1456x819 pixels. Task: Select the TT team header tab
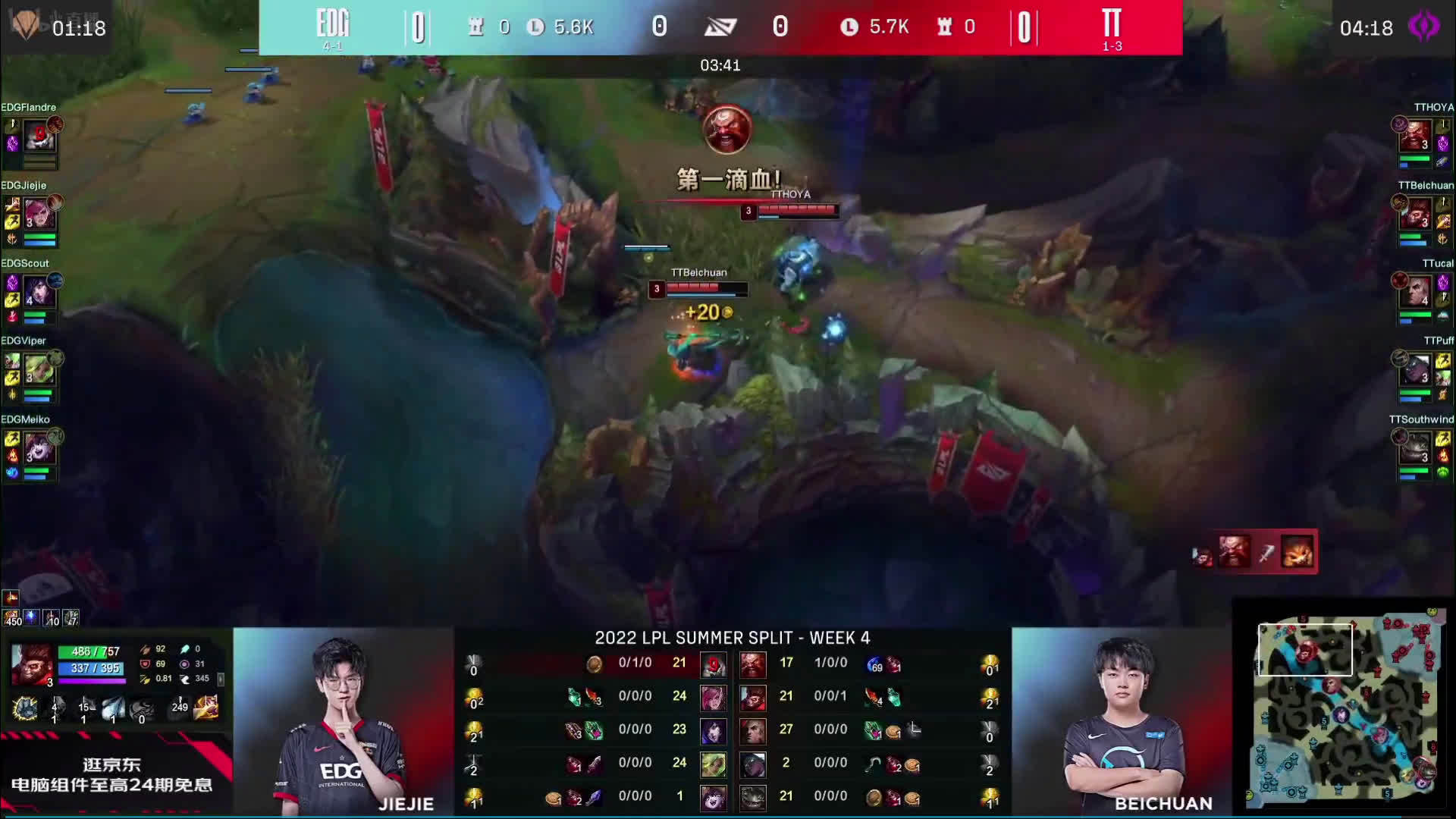tap(1112, 23)
